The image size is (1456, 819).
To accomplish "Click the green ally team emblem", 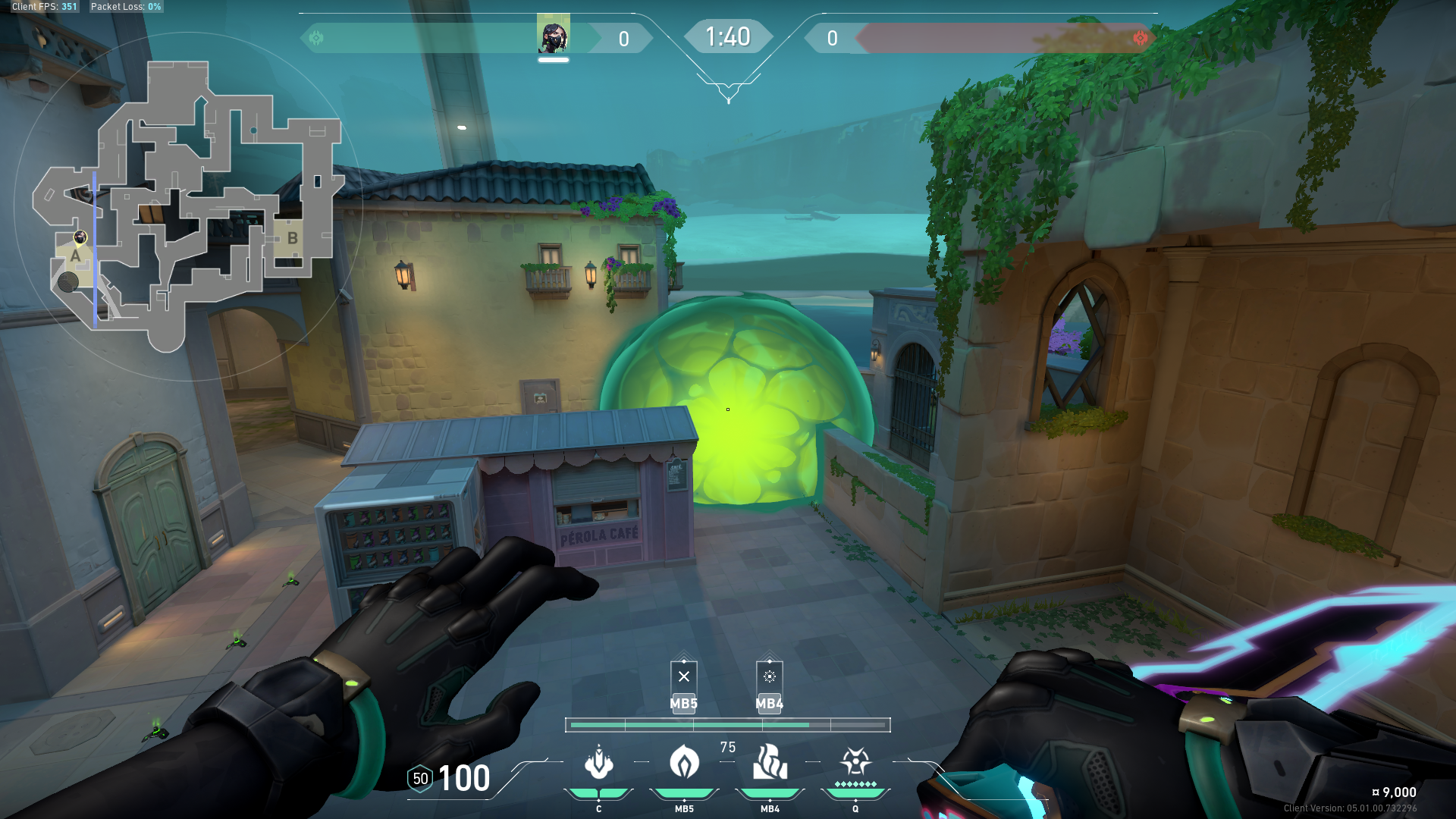I will click(x=316, y=38).
